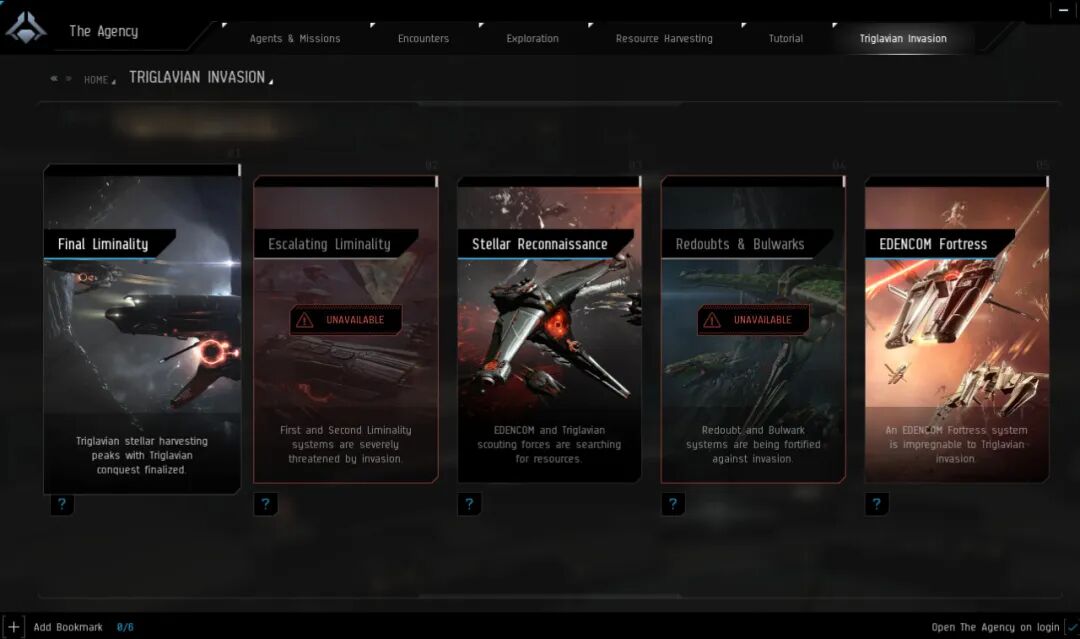Return to Home in the breadcrumb
The image size is (1080, 639).
point(96,80)
